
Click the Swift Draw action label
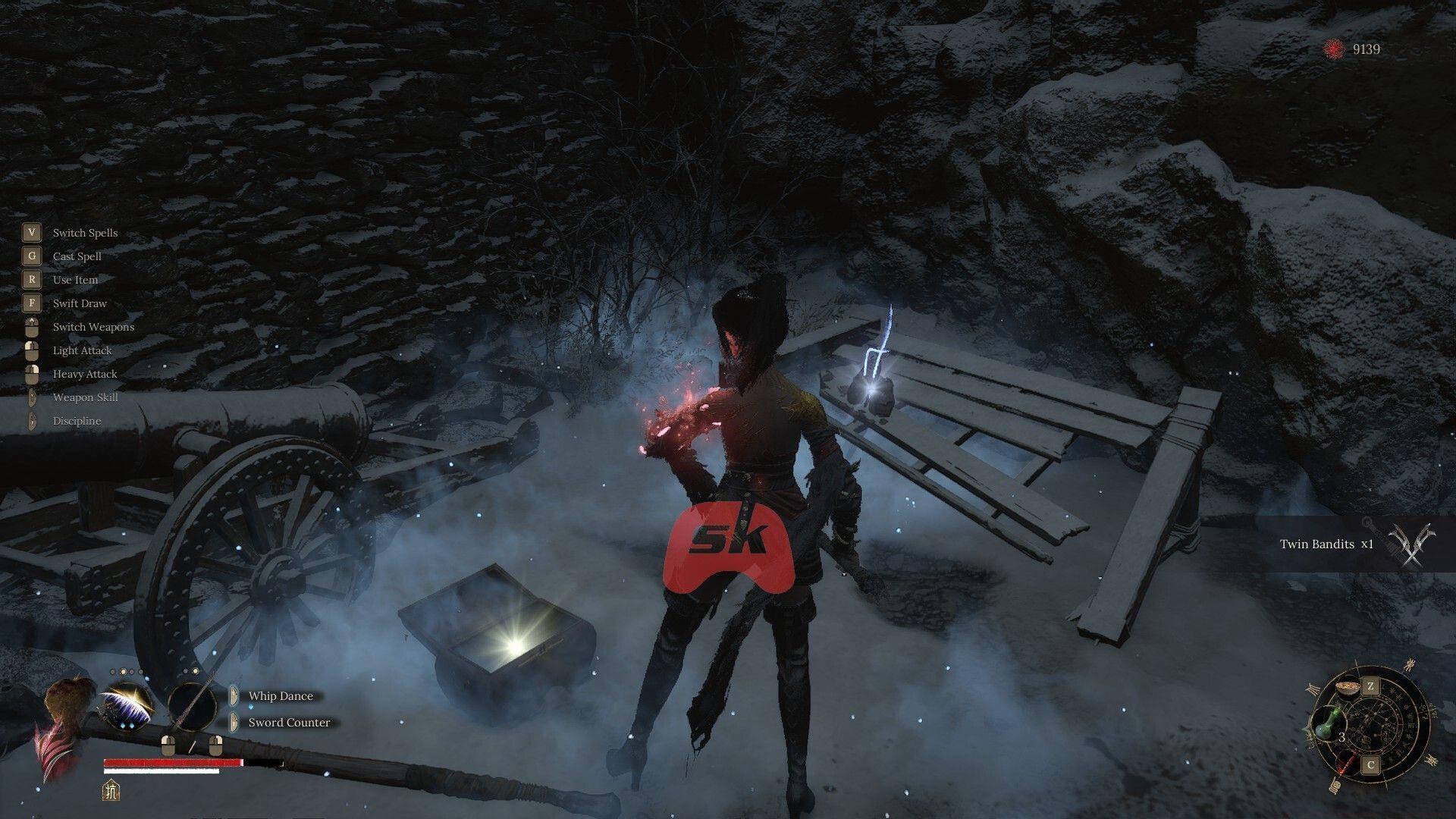[79, 303]
